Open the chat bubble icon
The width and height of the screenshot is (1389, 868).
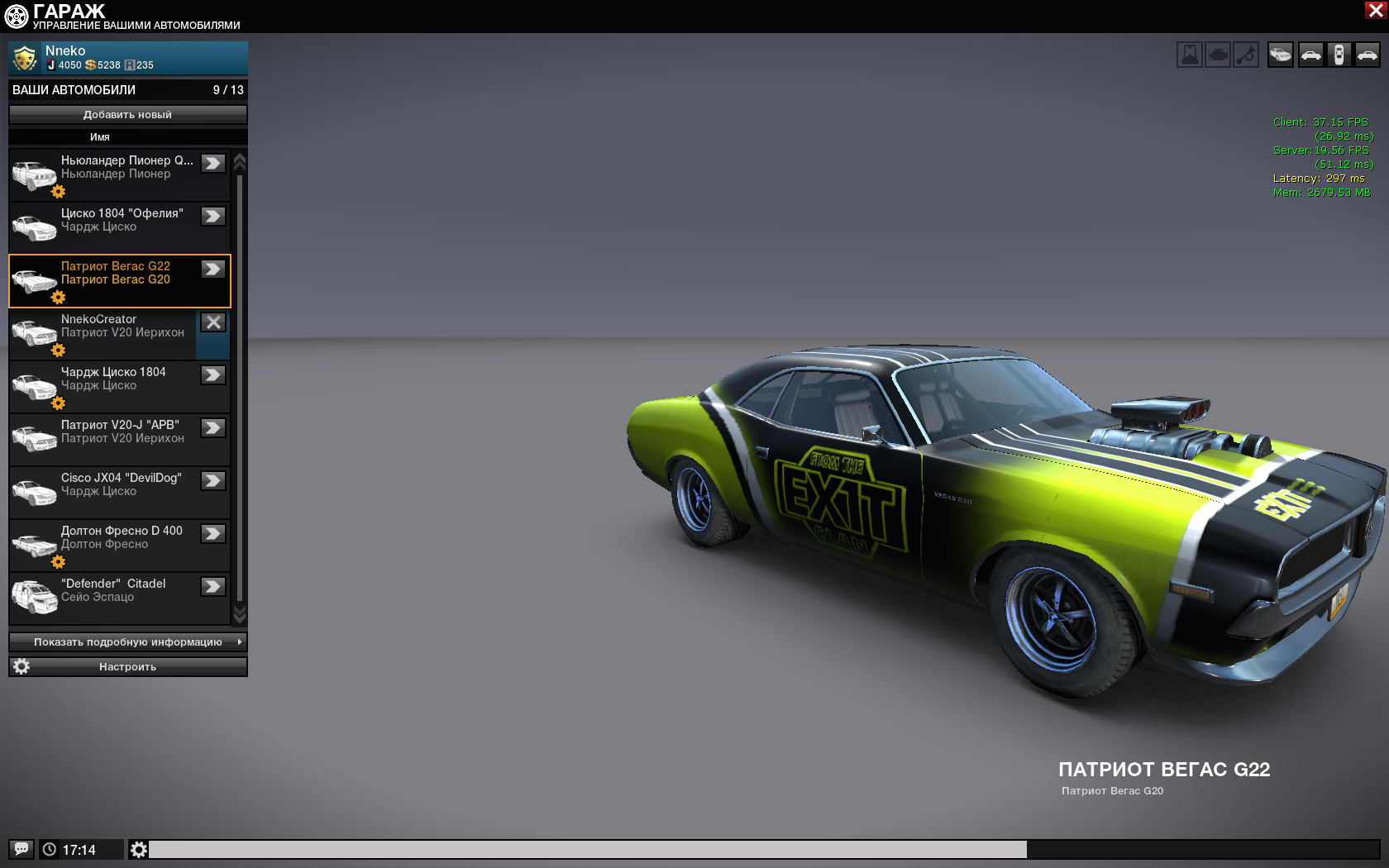(21, 849)
